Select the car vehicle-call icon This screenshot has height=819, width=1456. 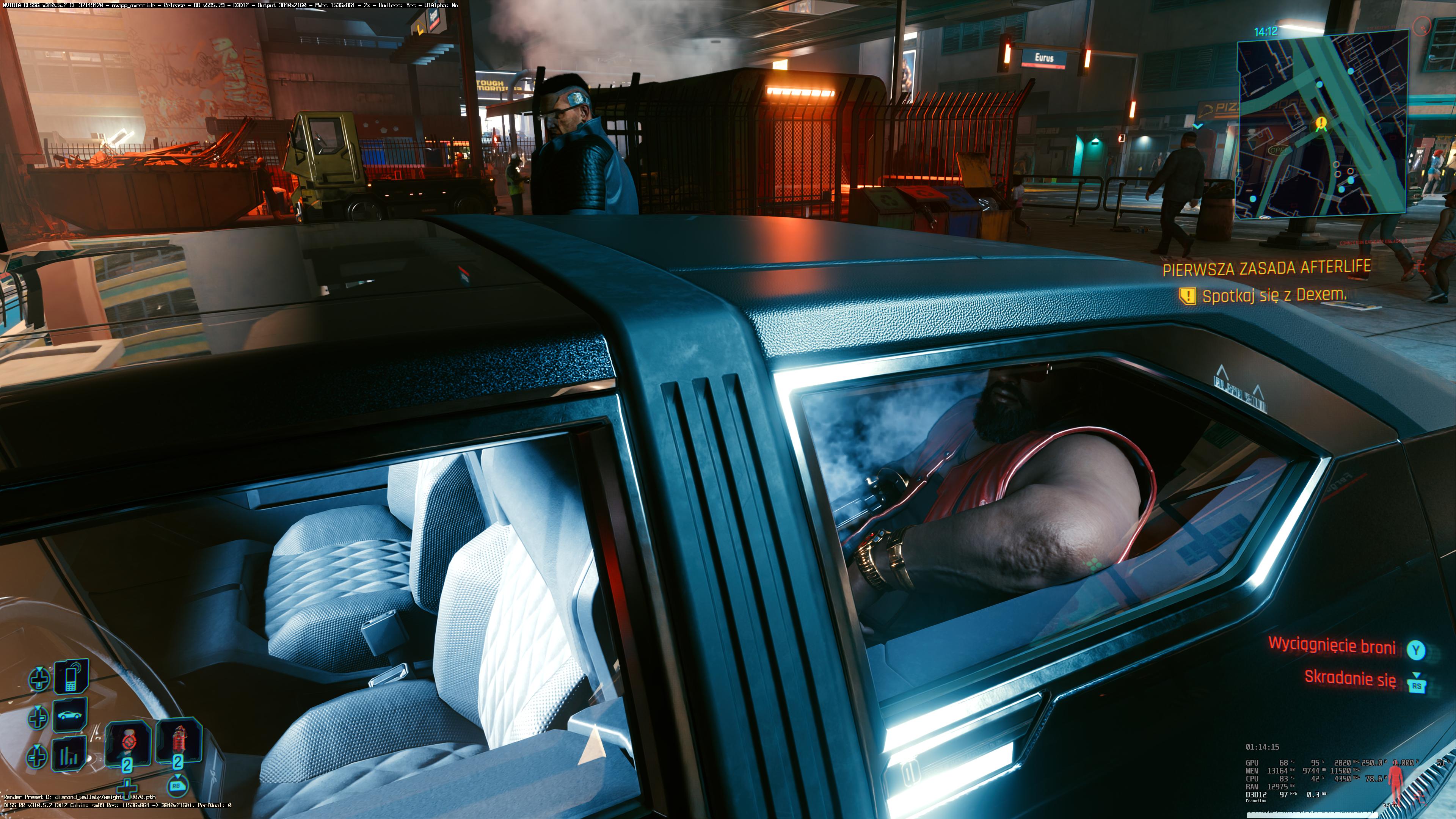point(70,715)
